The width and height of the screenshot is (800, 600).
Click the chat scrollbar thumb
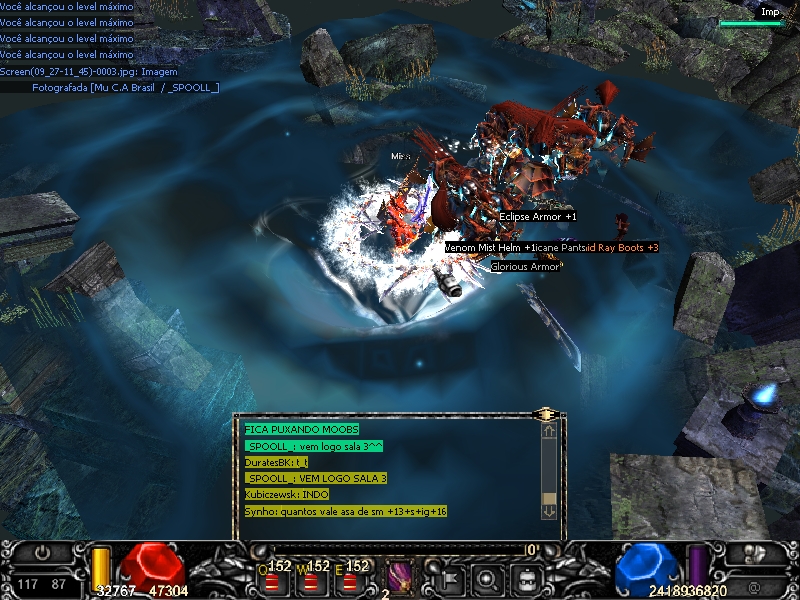548,497
